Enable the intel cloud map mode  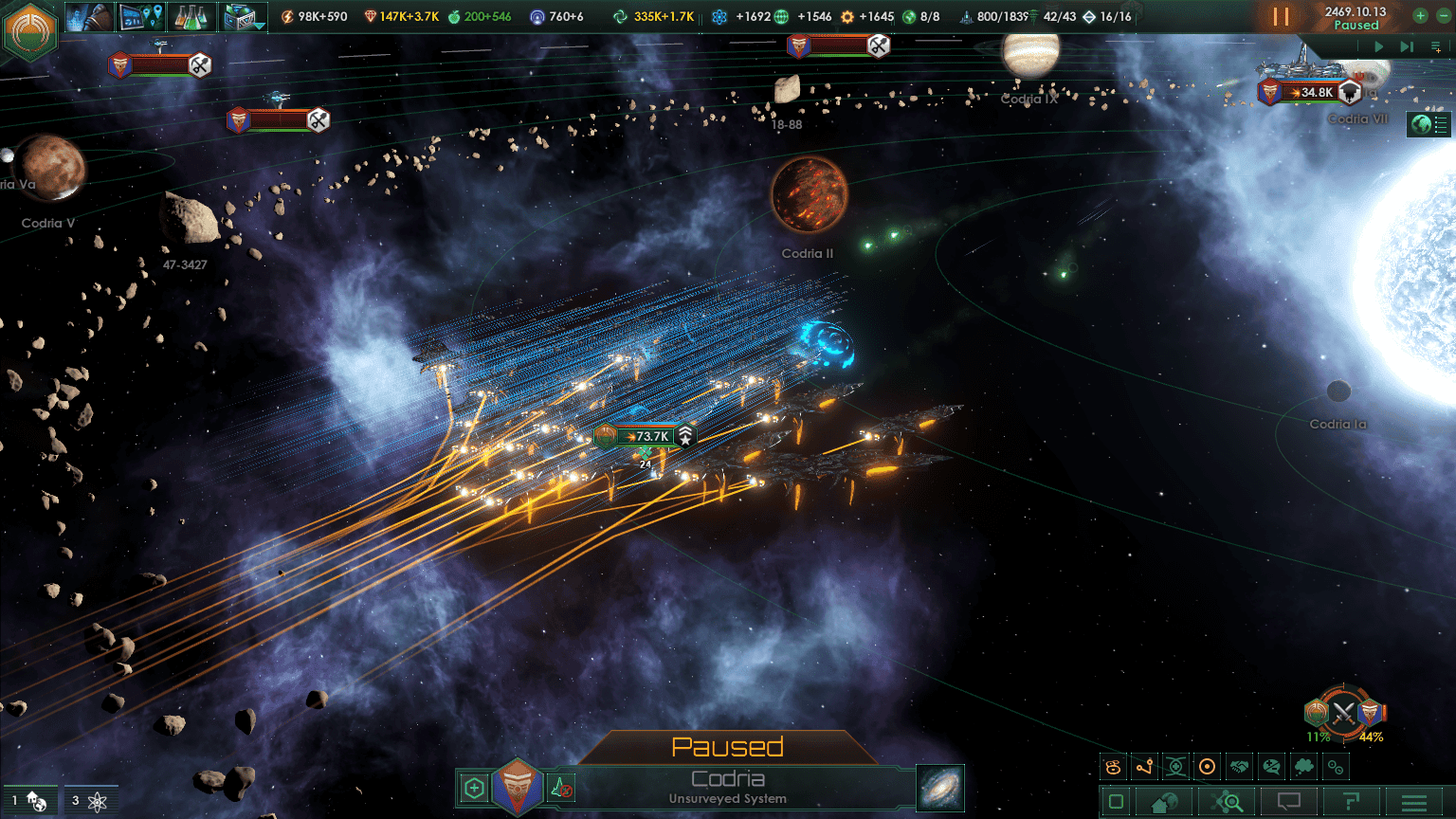tap(1302, 766)
